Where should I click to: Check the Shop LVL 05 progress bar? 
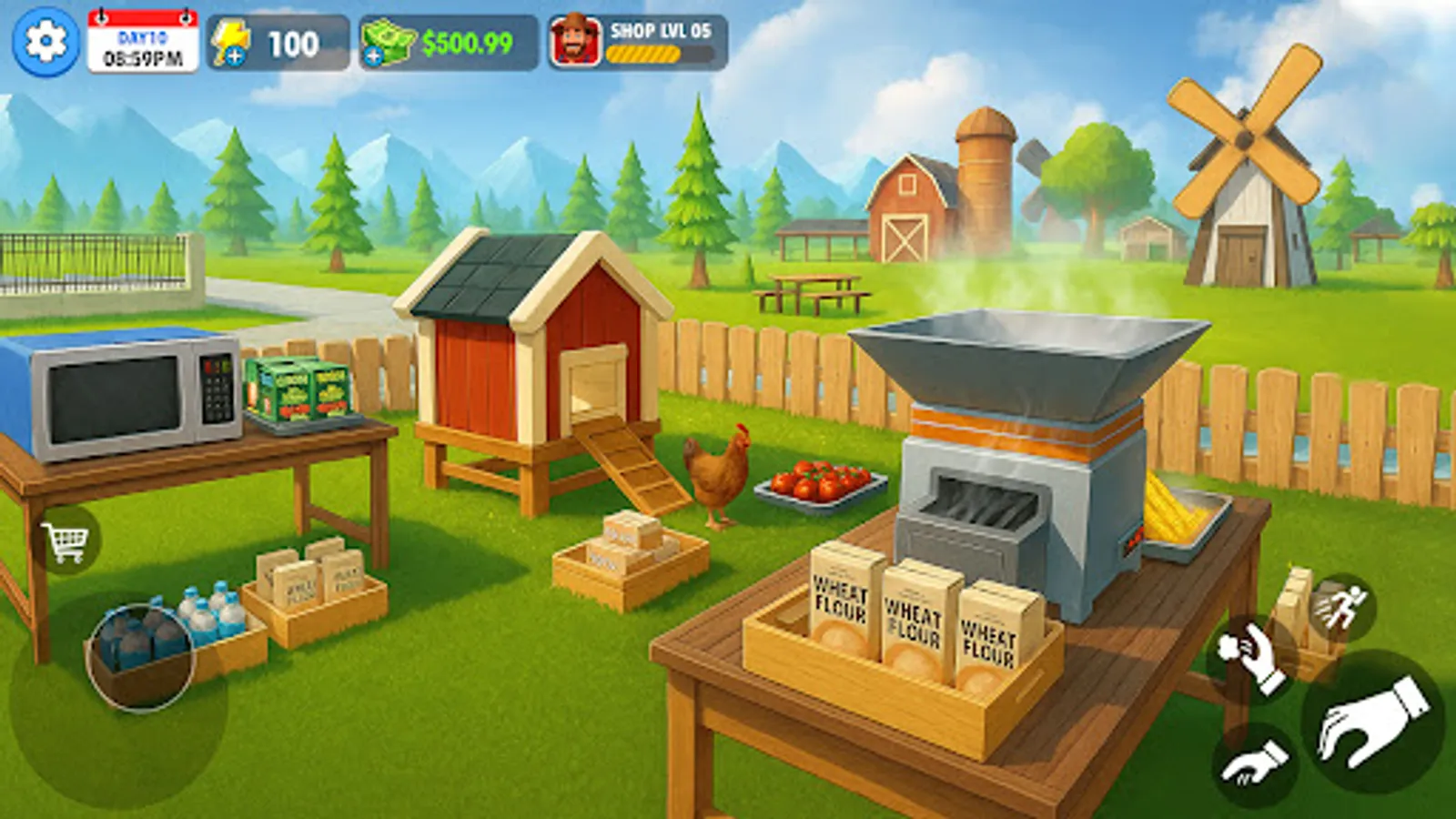[x=646, y=55]
